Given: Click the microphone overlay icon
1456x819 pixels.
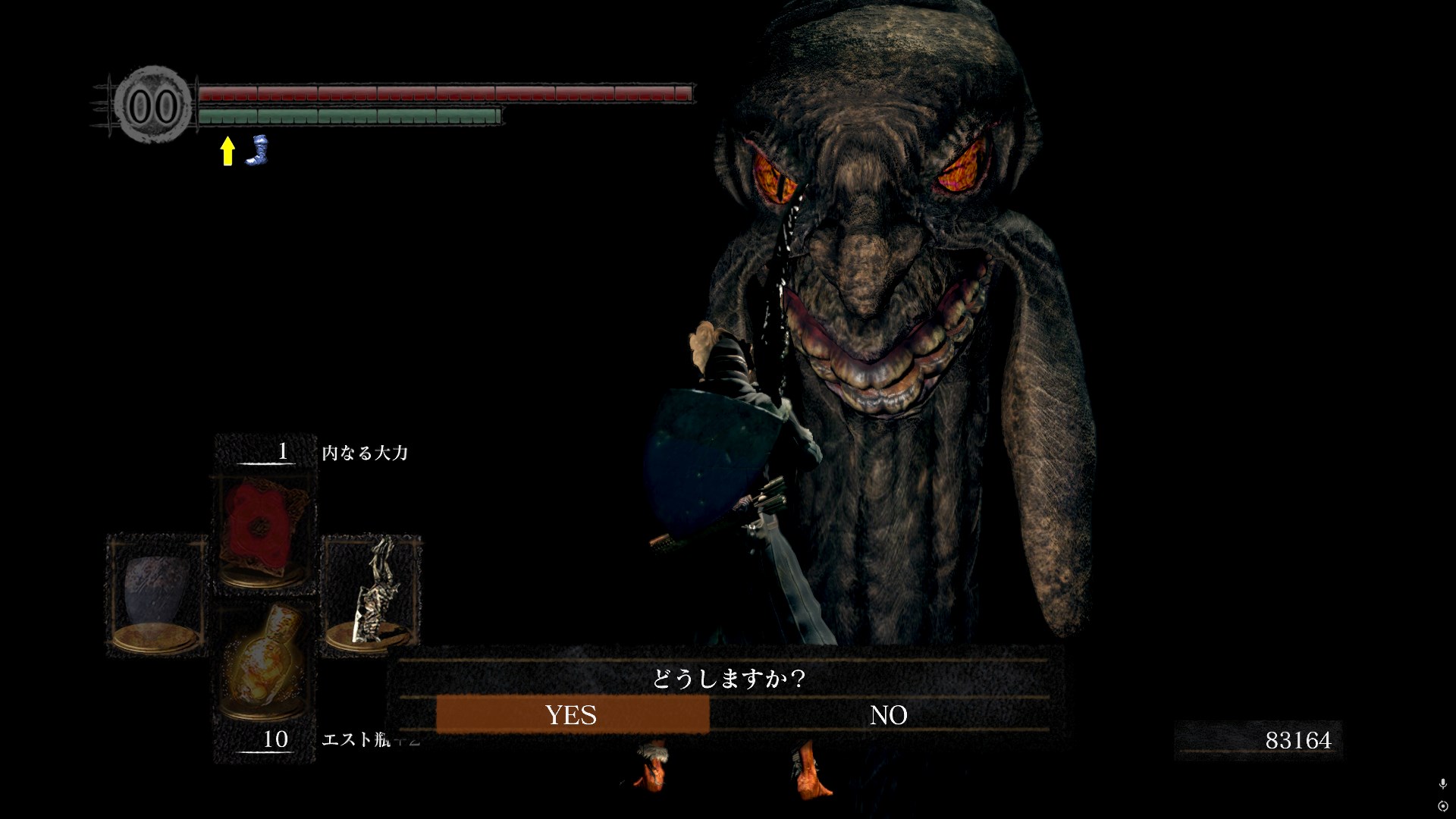Looking at the screenshot, I should click(1442, 784).
